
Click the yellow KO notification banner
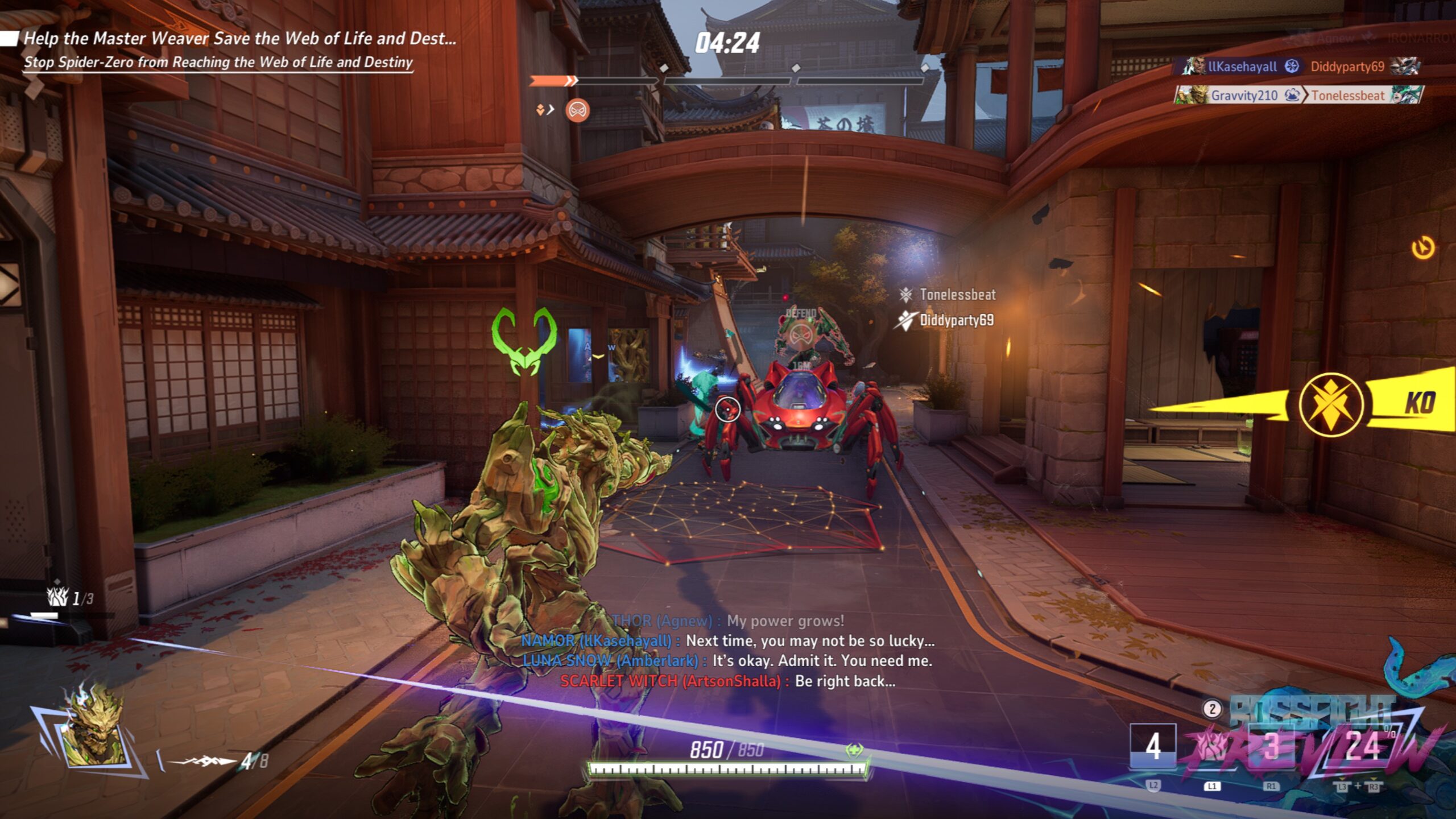[1331, 404]
